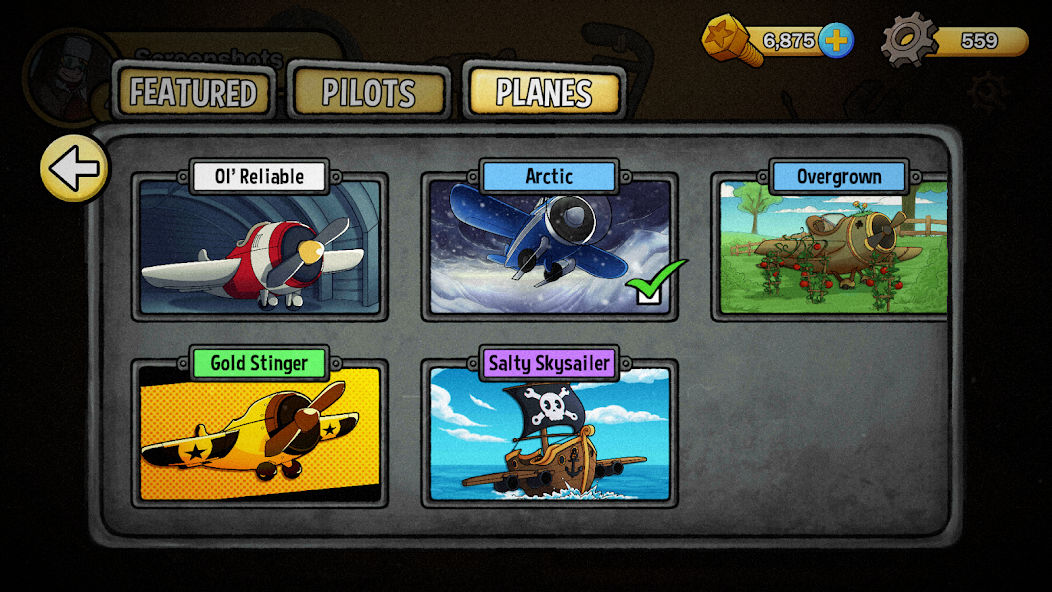Switch to the Featured tab
This screenshot has width=1052, height=592.
pyautogui.click(x=193, y=93)
